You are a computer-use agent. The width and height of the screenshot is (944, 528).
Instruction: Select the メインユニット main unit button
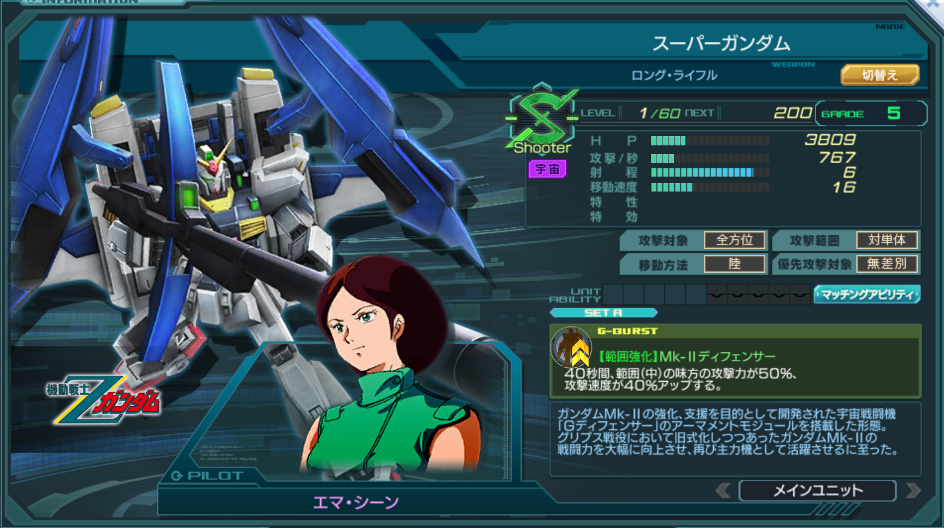click(817, 490)
